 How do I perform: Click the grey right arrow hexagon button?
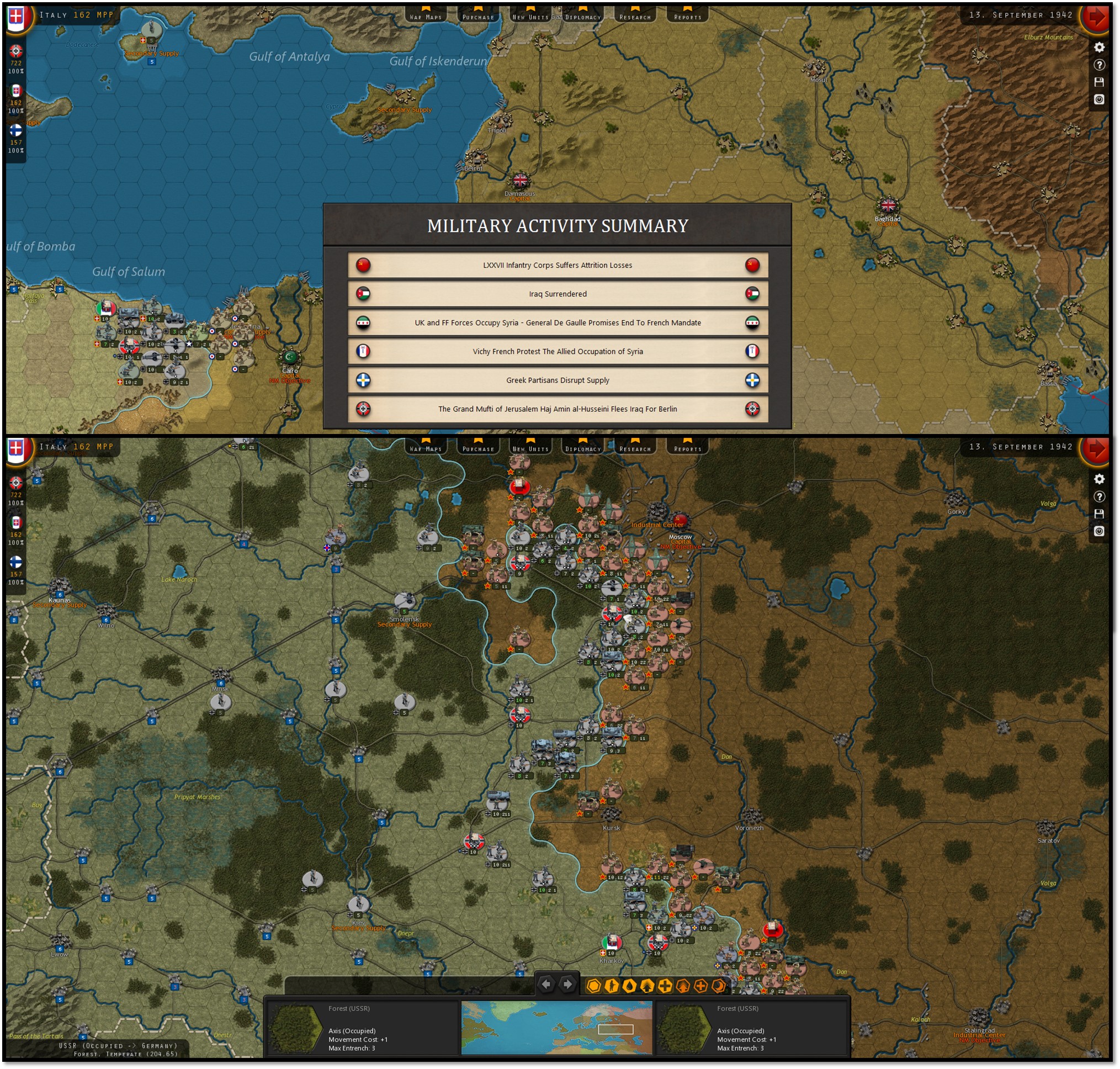[567, 984]
